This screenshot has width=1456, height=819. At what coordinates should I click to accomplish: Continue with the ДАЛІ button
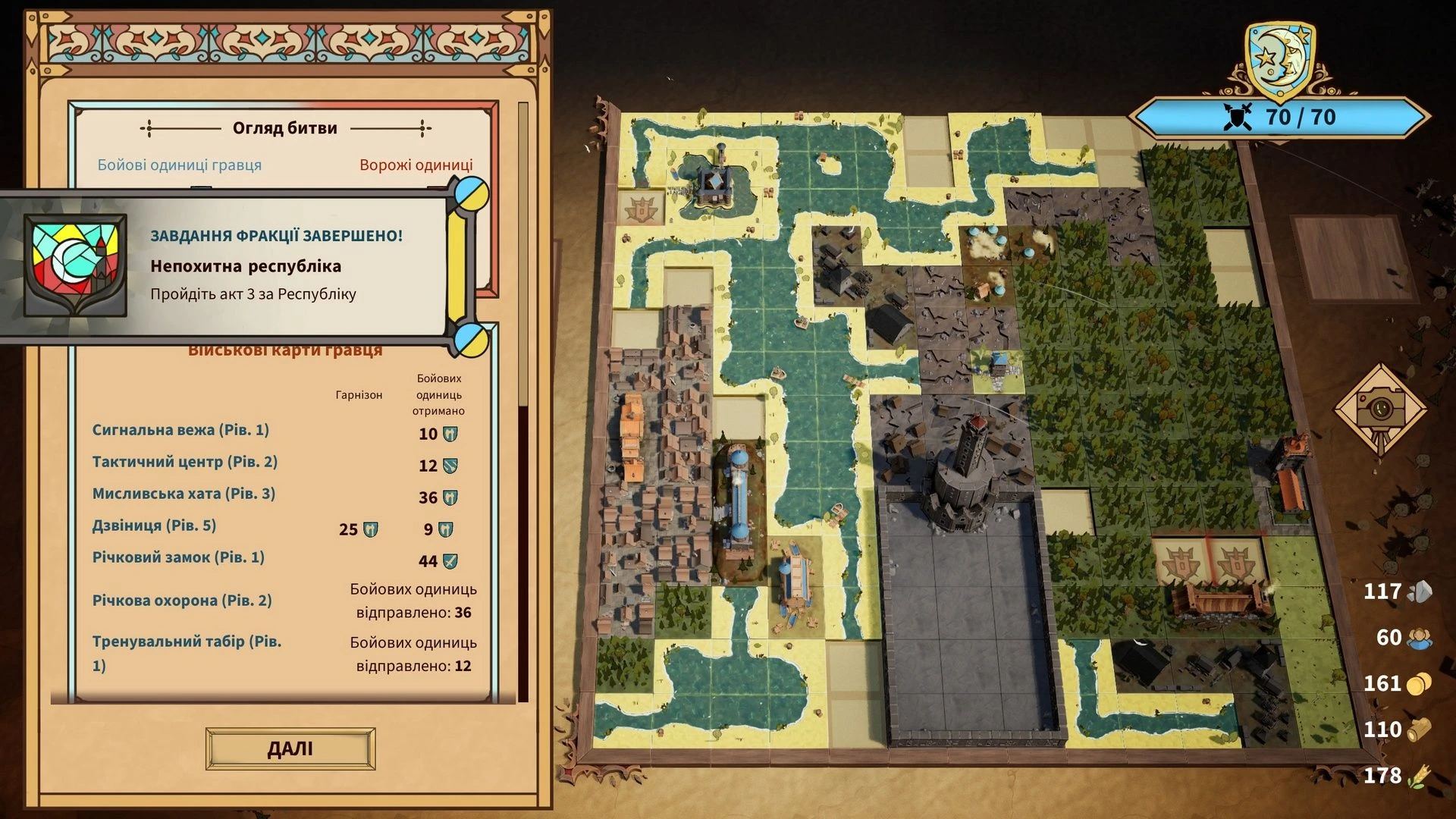pyautogui.click(x=290, y=749)
